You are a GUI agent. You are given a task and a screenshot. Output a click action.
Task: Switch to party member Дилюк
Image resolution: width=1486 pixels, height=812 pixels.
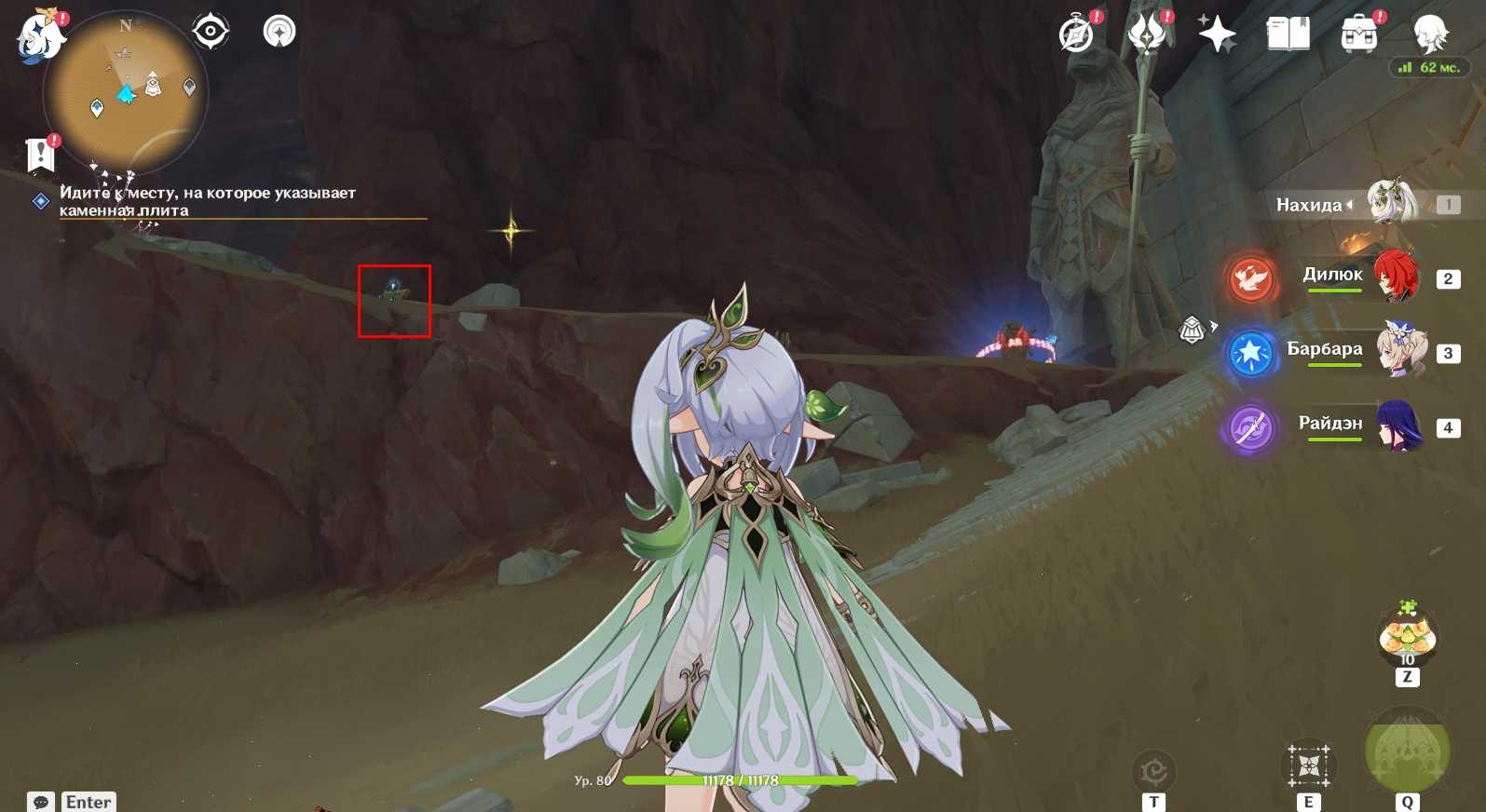coord(1395,277)
